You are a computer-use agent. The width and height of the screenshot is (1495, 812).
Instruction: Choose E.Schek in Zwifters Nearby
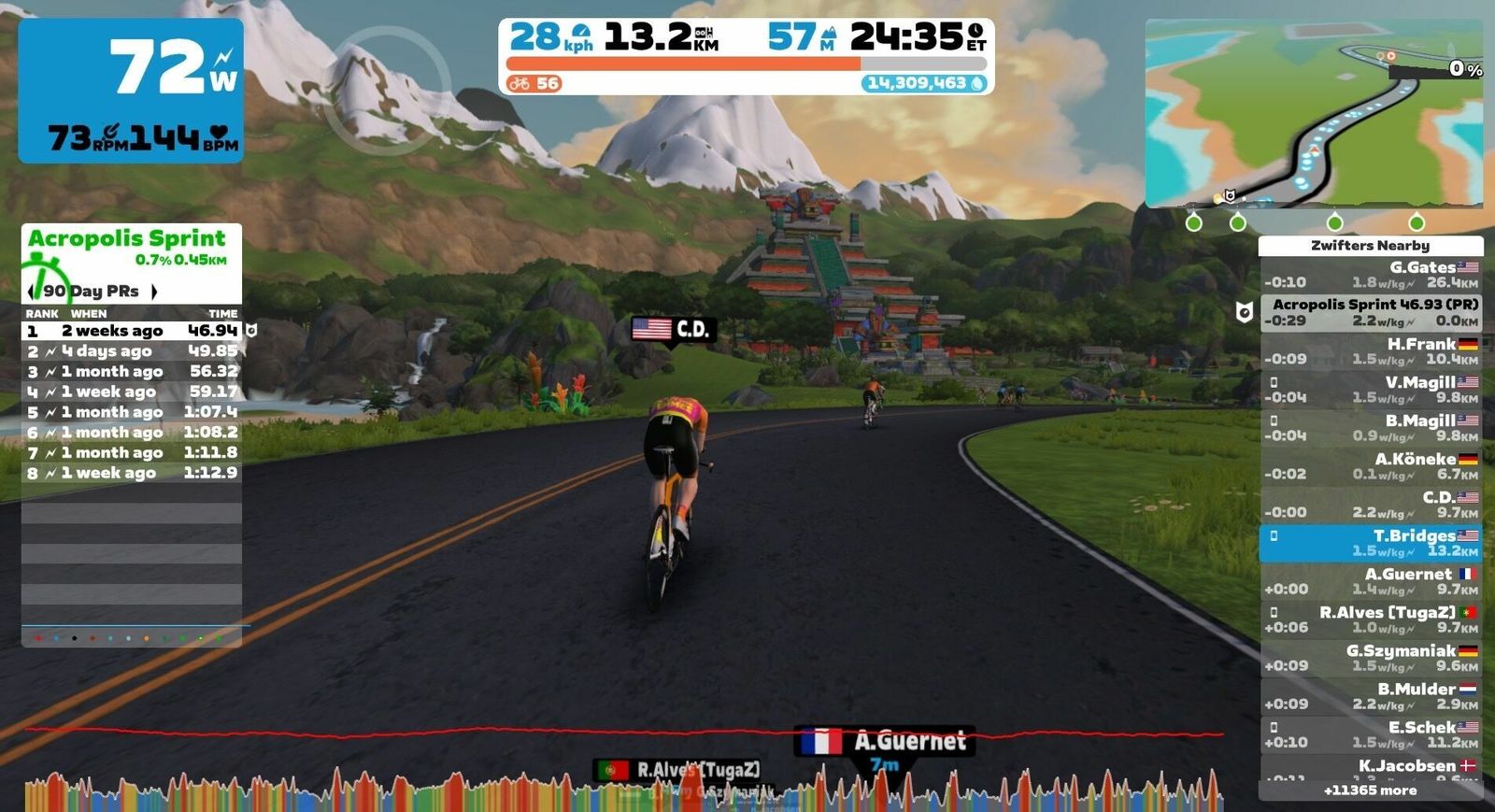click(1370, 734)
